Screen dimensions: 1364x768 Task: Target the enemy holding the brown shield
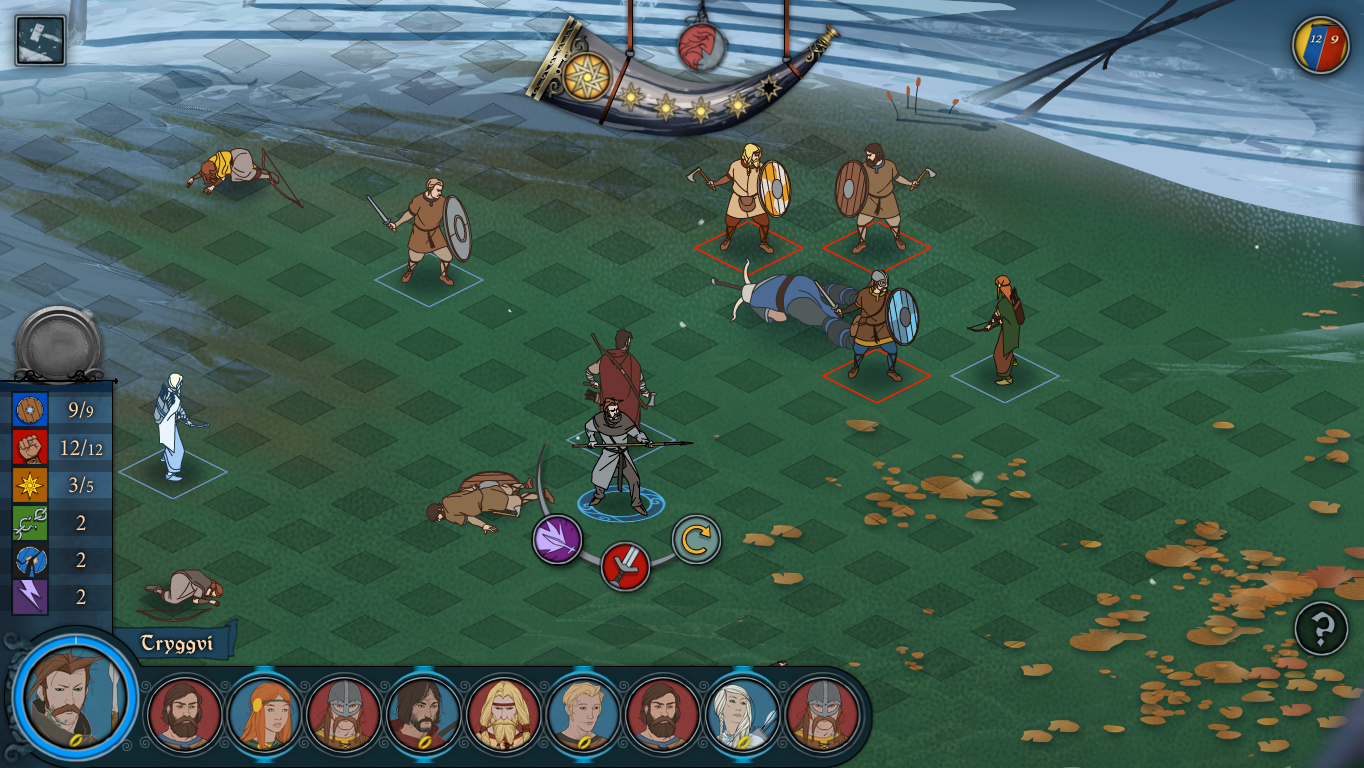click(x=874, y=195)
